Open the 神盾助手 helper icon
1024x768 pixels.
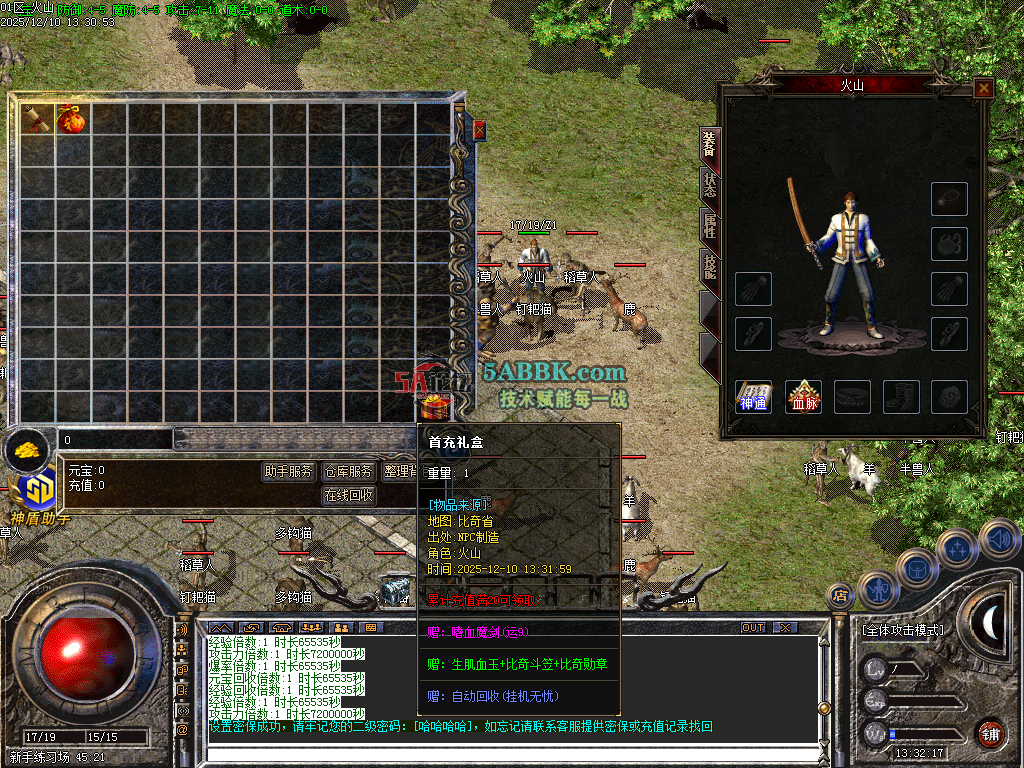click(39, 494)
